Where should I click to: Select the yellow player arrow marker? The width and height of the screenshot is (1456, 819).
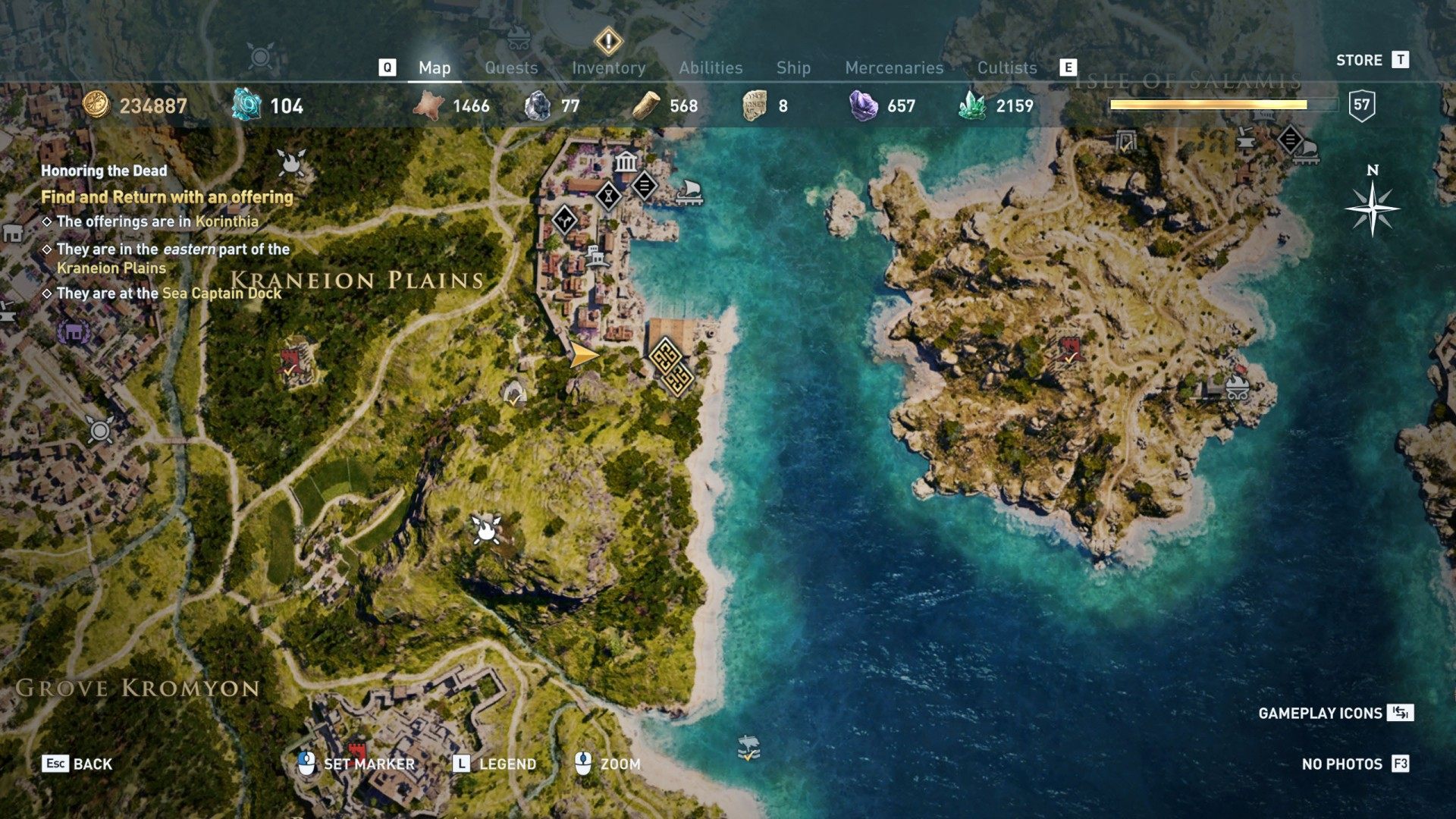[583, 354]
